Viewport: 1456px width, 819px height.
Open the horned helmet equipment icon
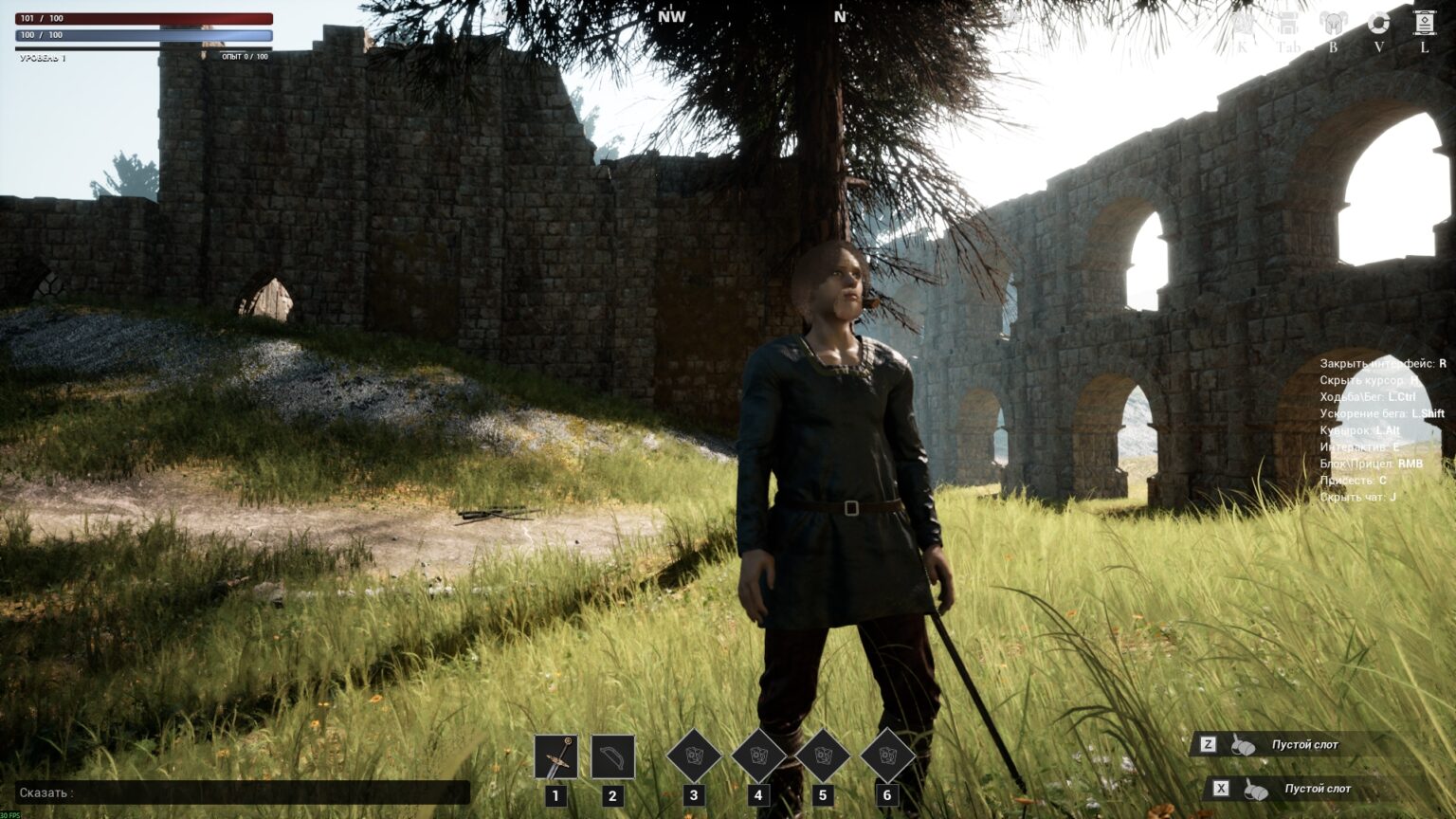(x=1333, y=25)
